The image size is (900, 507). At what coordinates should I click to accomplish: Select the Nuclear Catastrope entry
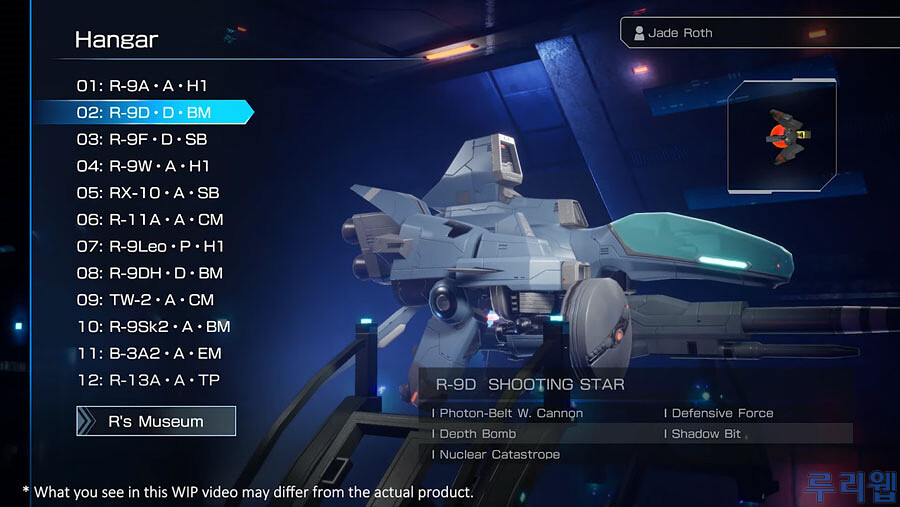tap(499, 455)
